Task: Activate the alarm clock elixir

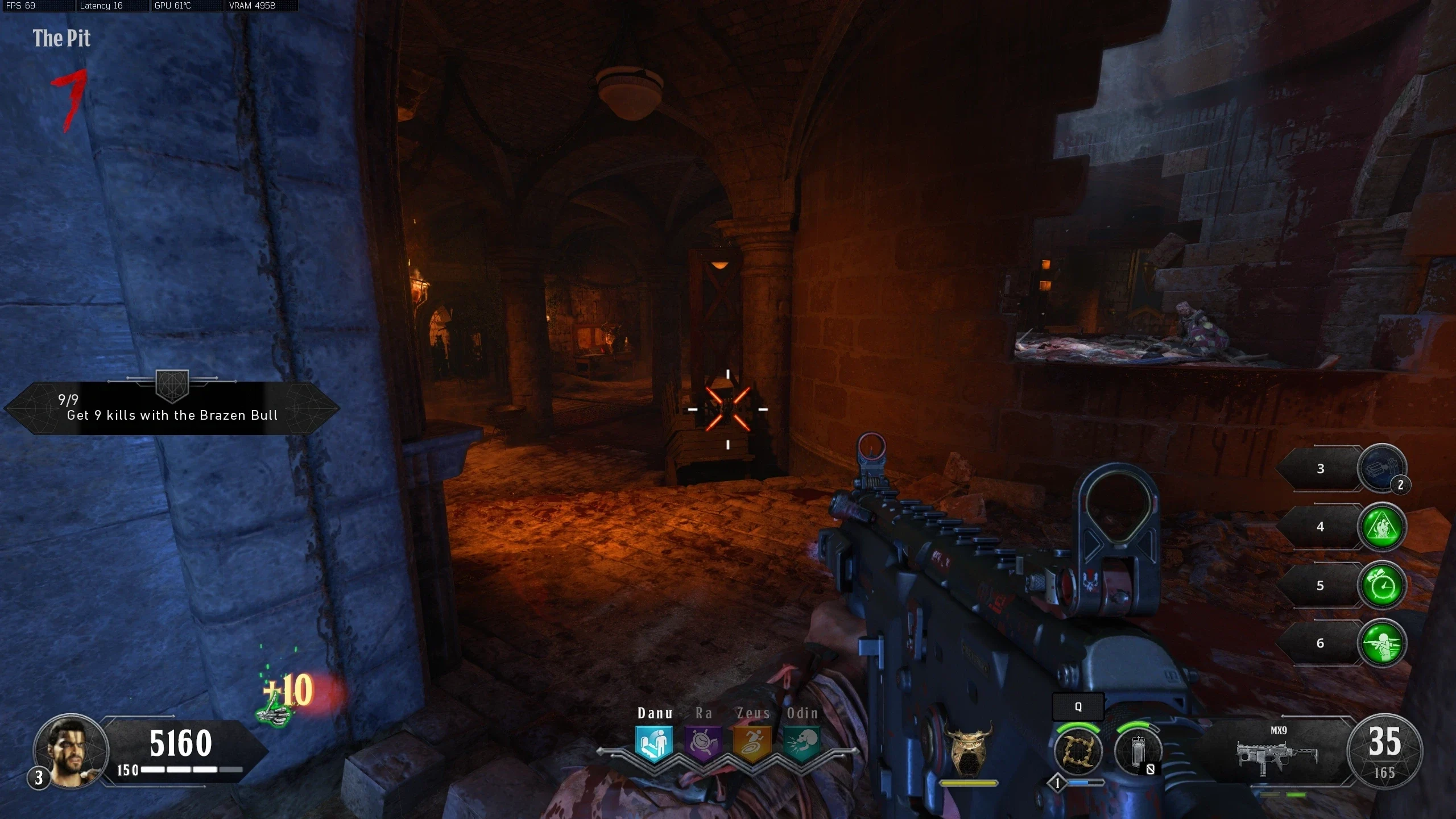Action: coord(1382,585)
